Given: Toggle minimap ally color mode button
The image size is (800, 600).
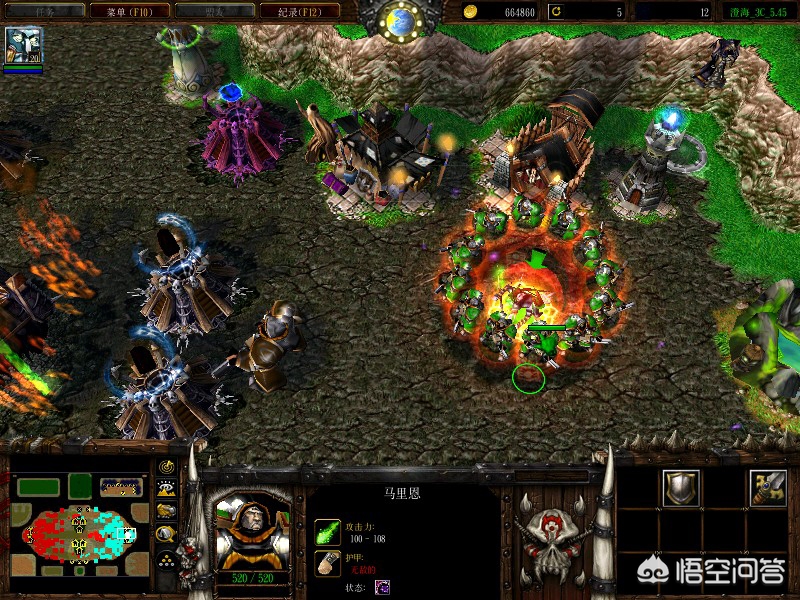Looking at the screenshot, I should click(167, 511).
